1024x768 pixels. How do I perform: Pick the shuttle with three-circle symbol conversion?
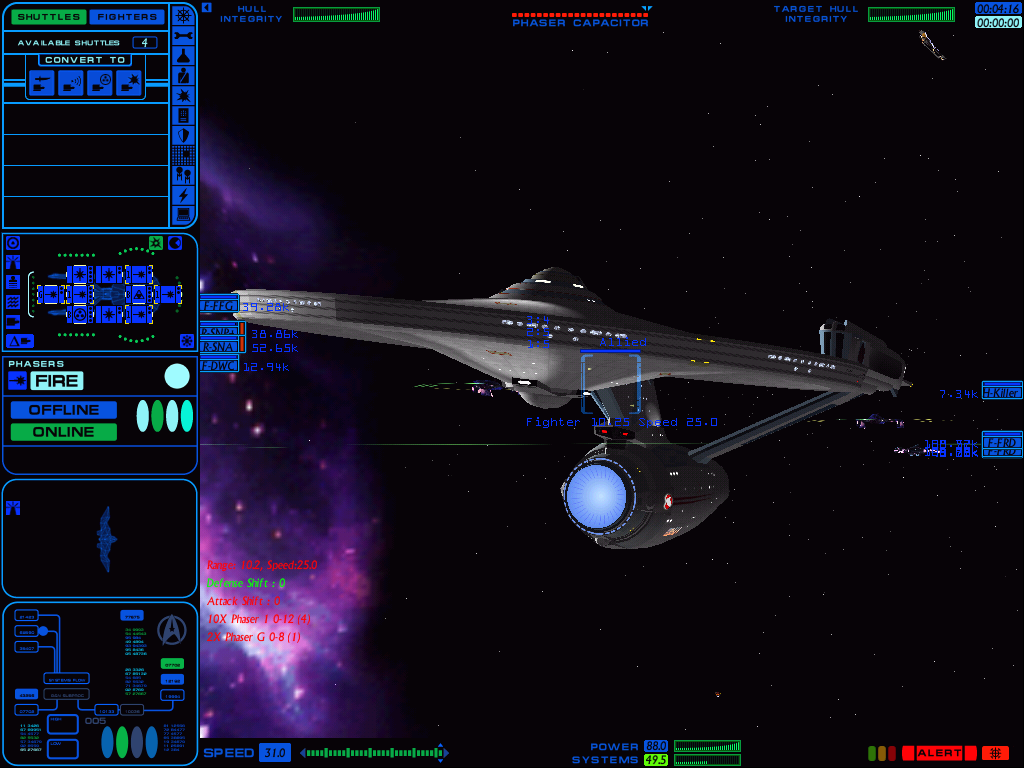tap(101, 84)
